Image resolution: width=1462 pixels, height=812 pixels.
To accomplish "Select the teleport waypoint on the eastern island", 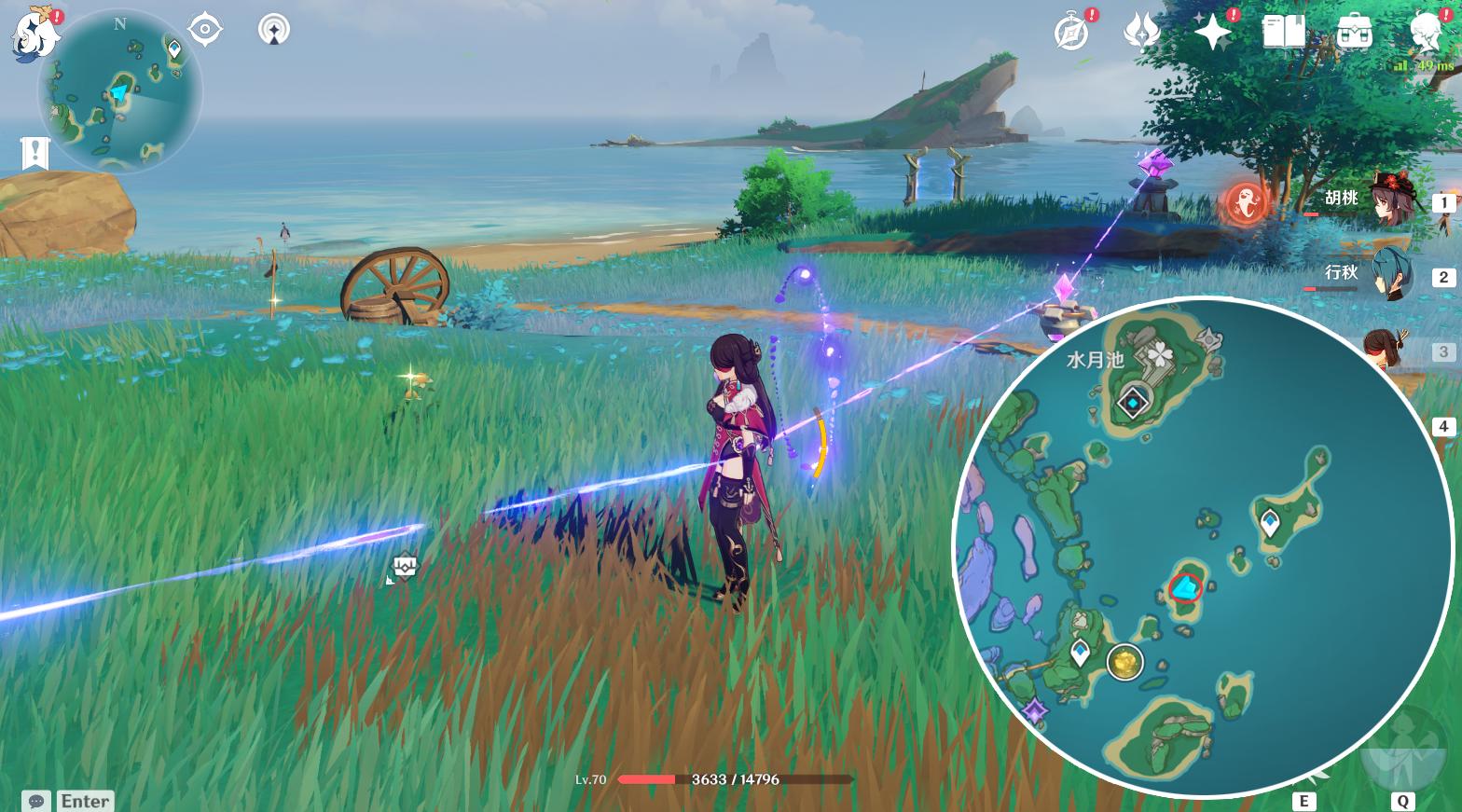I will point(1270,522).
